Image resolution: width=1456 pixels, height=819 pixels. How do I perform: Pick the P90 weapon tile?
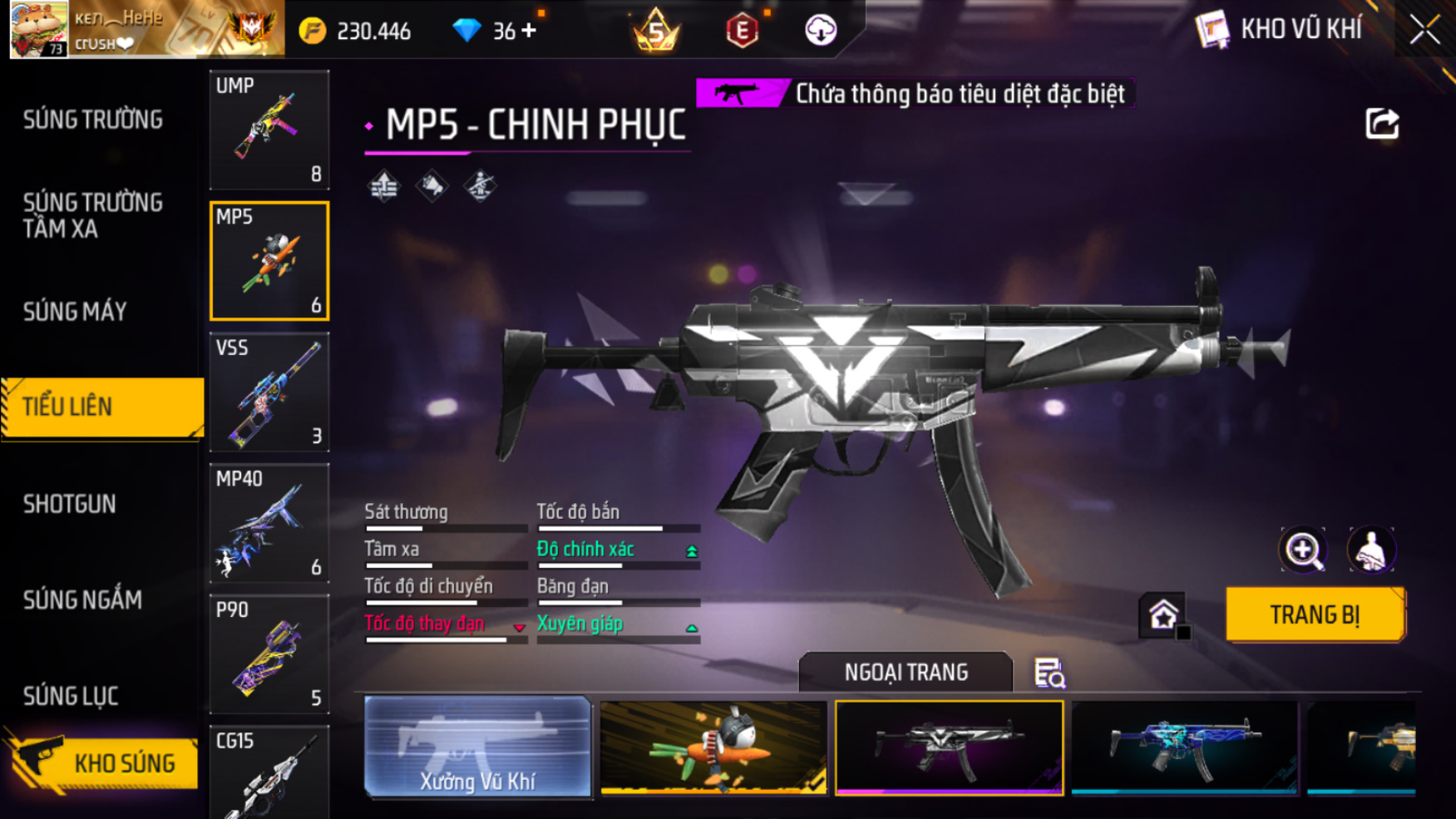click(x=269, y=654)
